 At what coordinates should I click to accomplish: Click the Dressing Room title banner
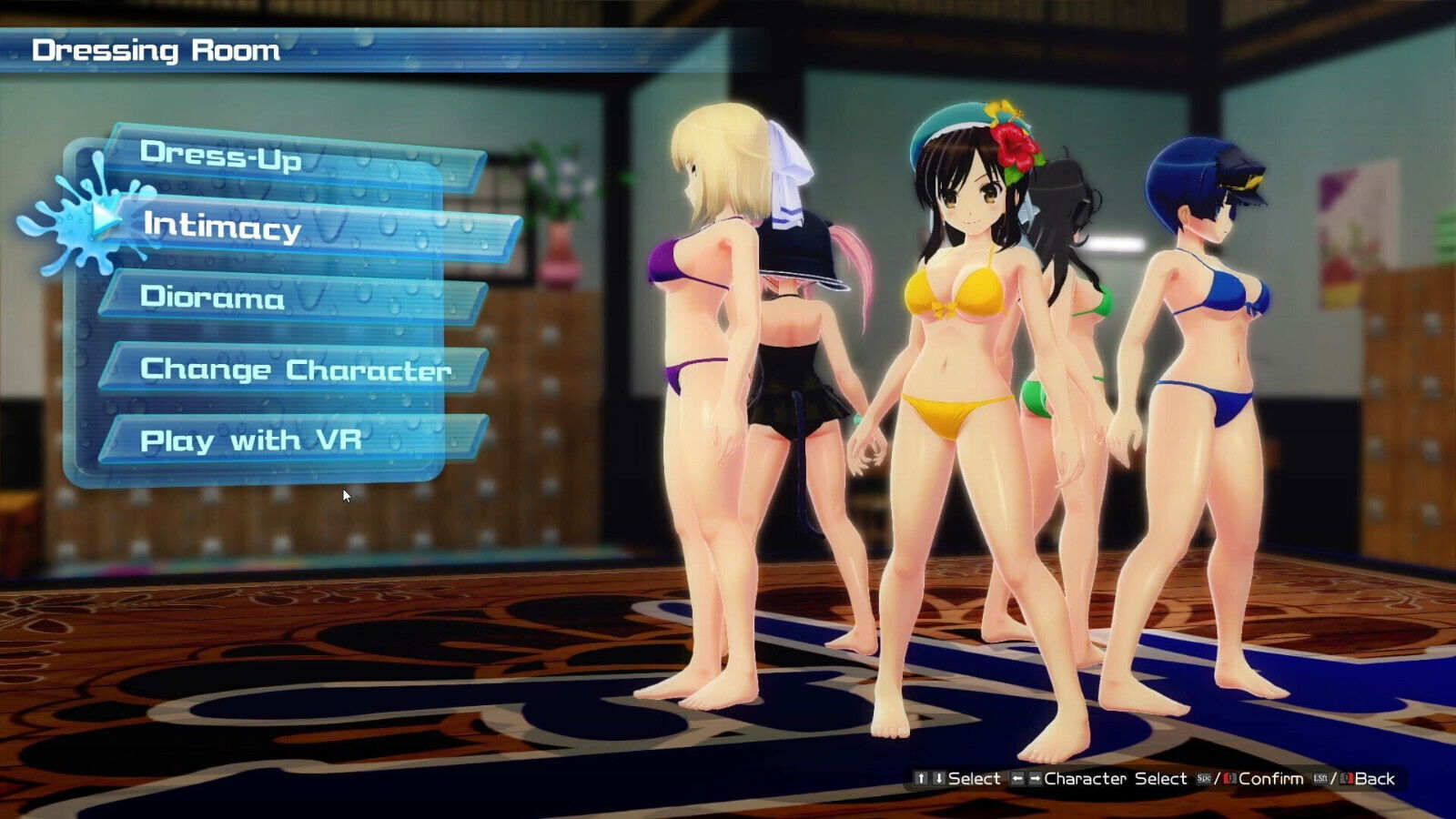pyautogui.click(x=155, y=50)
